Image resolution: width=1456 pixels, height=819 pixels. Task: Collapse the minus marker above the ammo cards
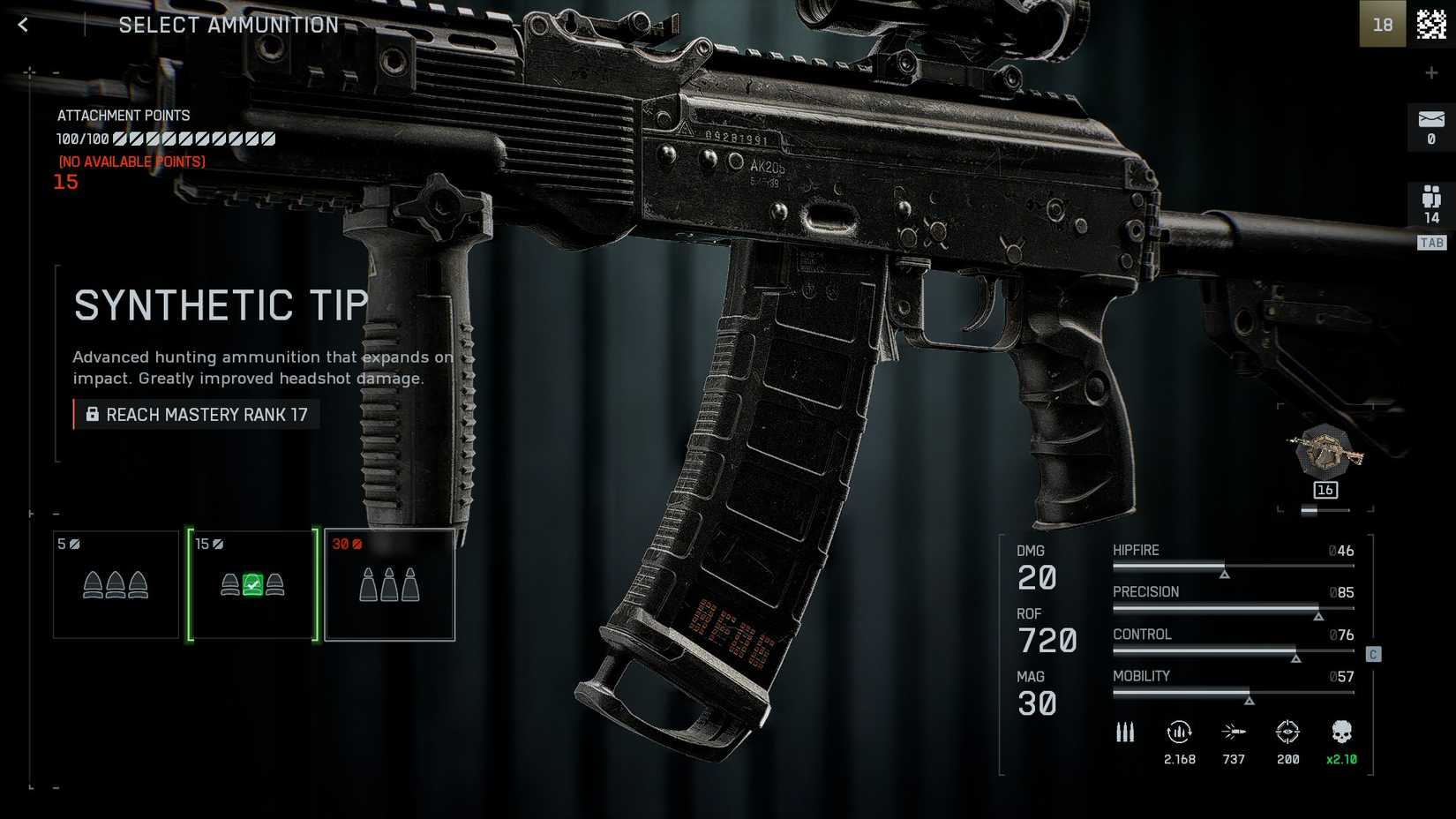click(x=58, y=513)
